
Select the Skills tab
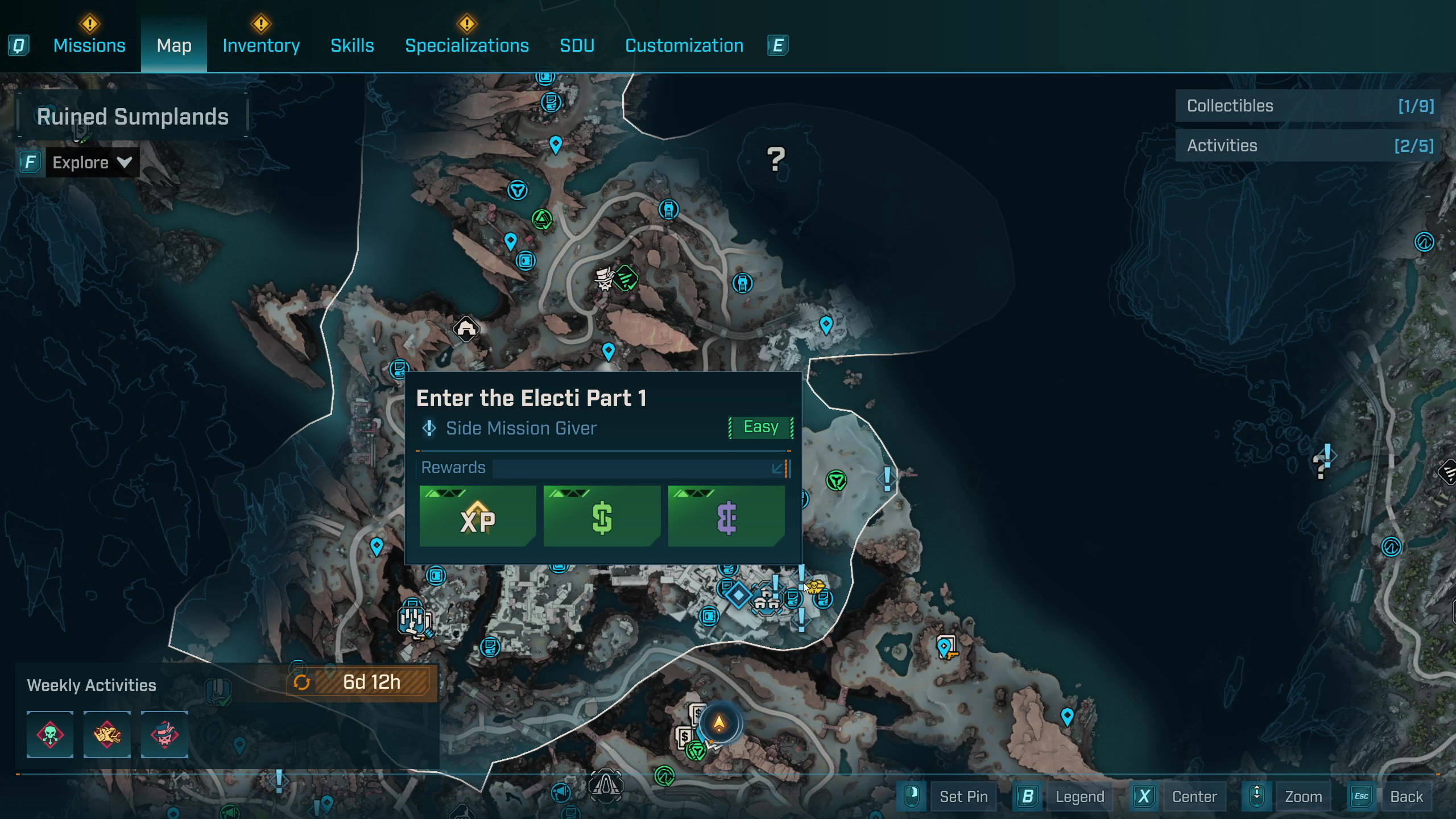352,45
